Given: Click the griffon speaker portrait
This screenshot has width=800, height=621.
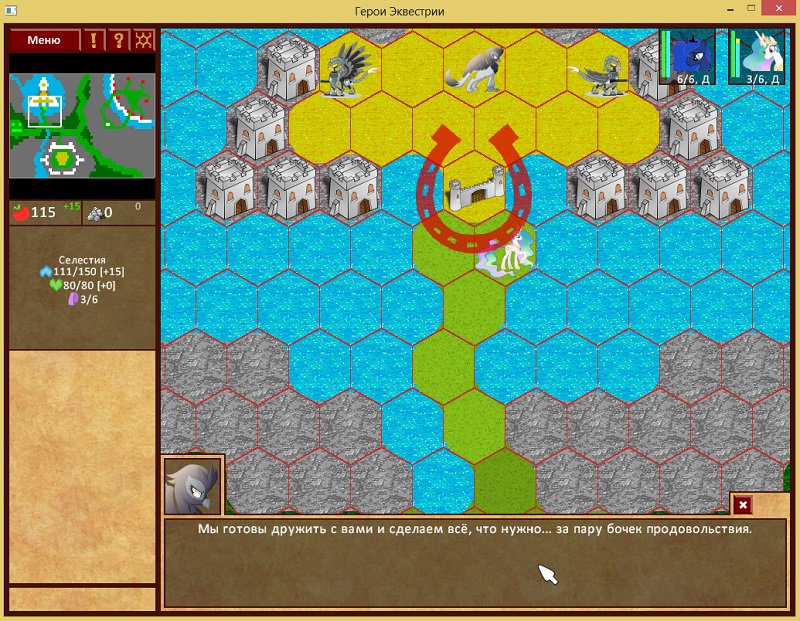Looking at the screenshot, I should click(x=193, y=486).
